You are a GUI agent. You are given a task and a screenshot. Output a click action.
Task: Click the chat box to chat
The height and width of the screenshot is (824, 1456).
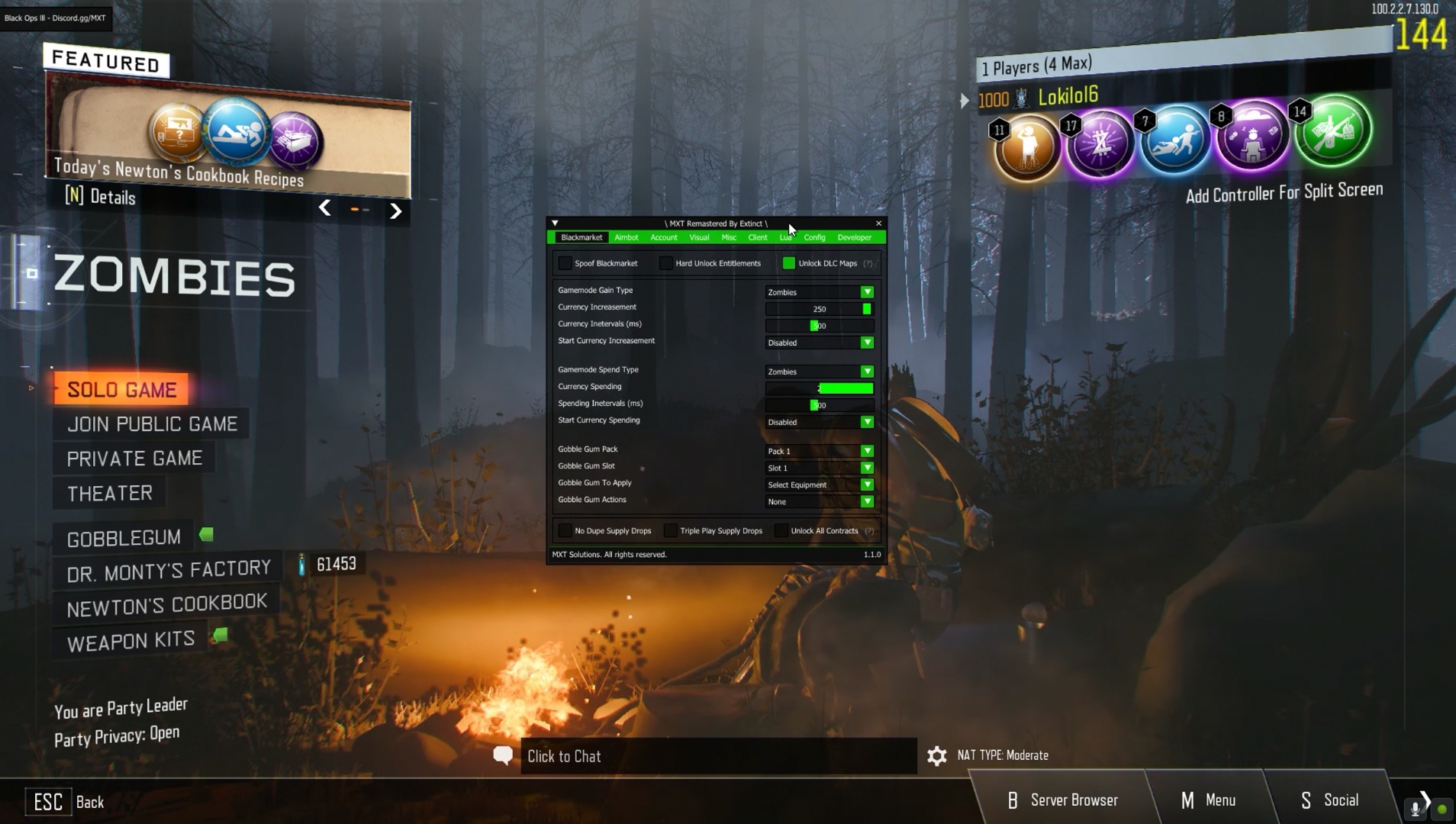717,756
